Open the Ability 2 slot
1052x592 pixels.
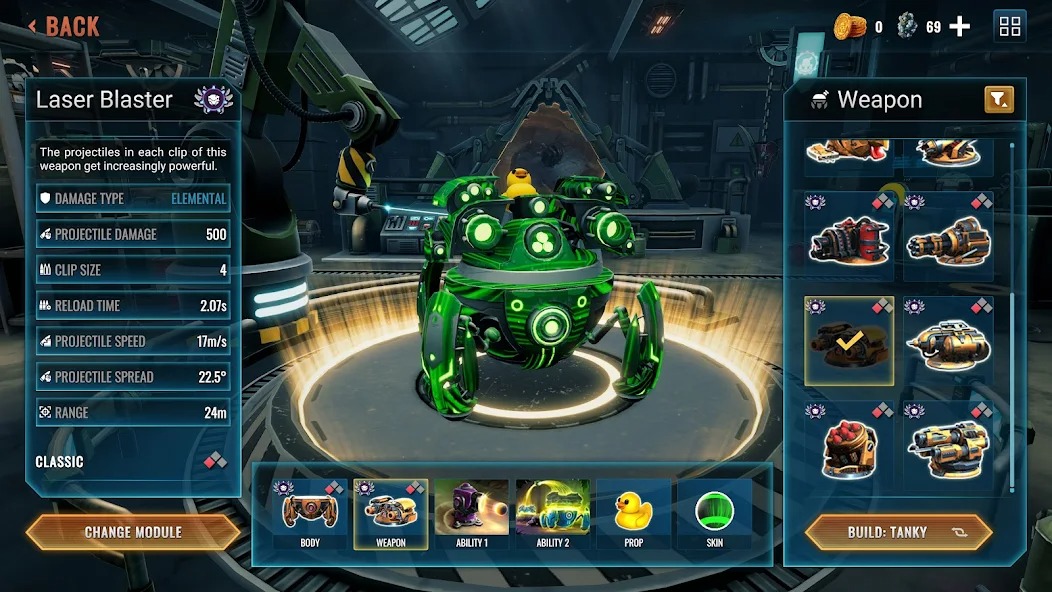pos(552,514)
